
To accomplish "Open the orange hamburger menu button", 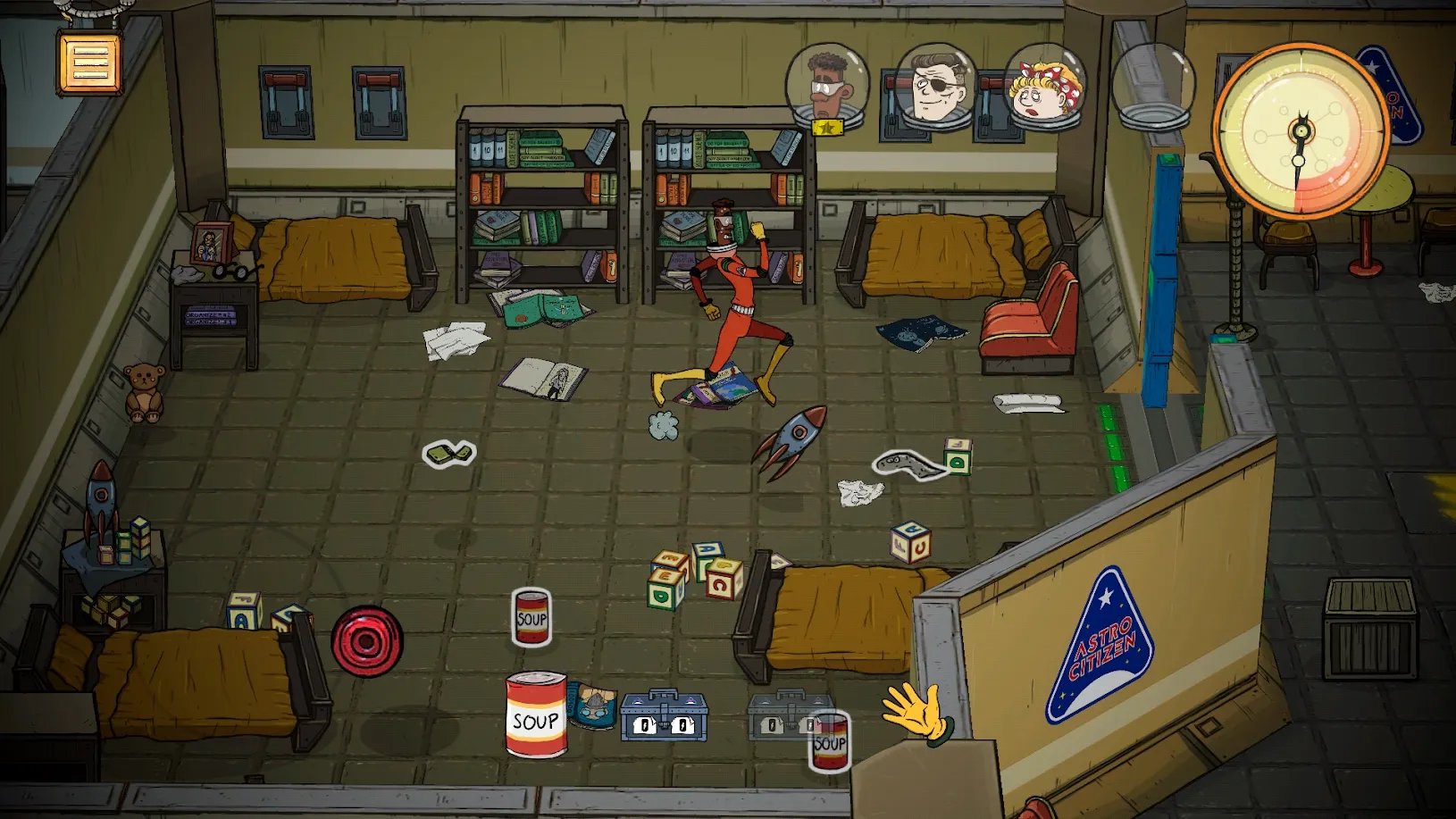I will [x=89, y=63].
